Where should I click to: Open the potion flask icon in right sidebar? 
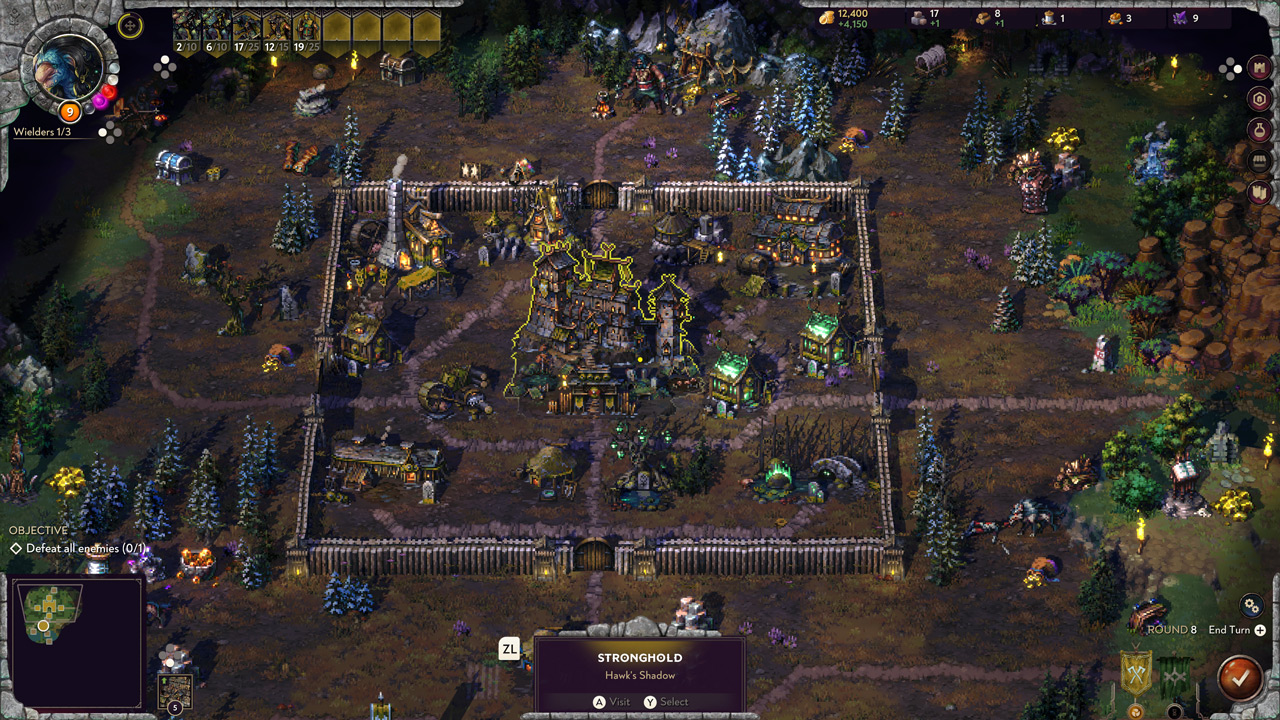click(x=1258, y=128)
